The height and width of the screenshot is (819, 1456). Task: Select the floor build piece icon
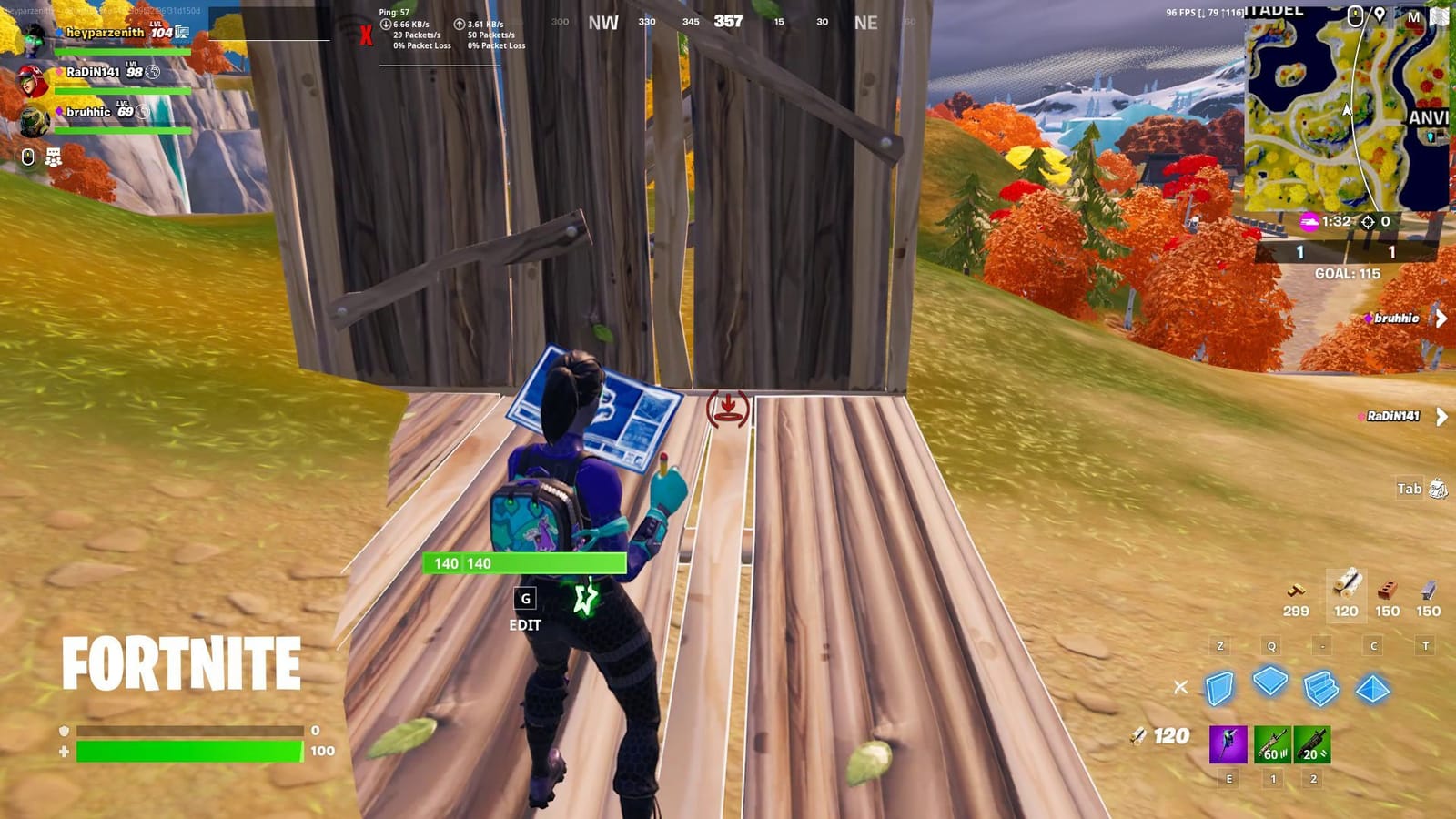(x=1270, y=683)
